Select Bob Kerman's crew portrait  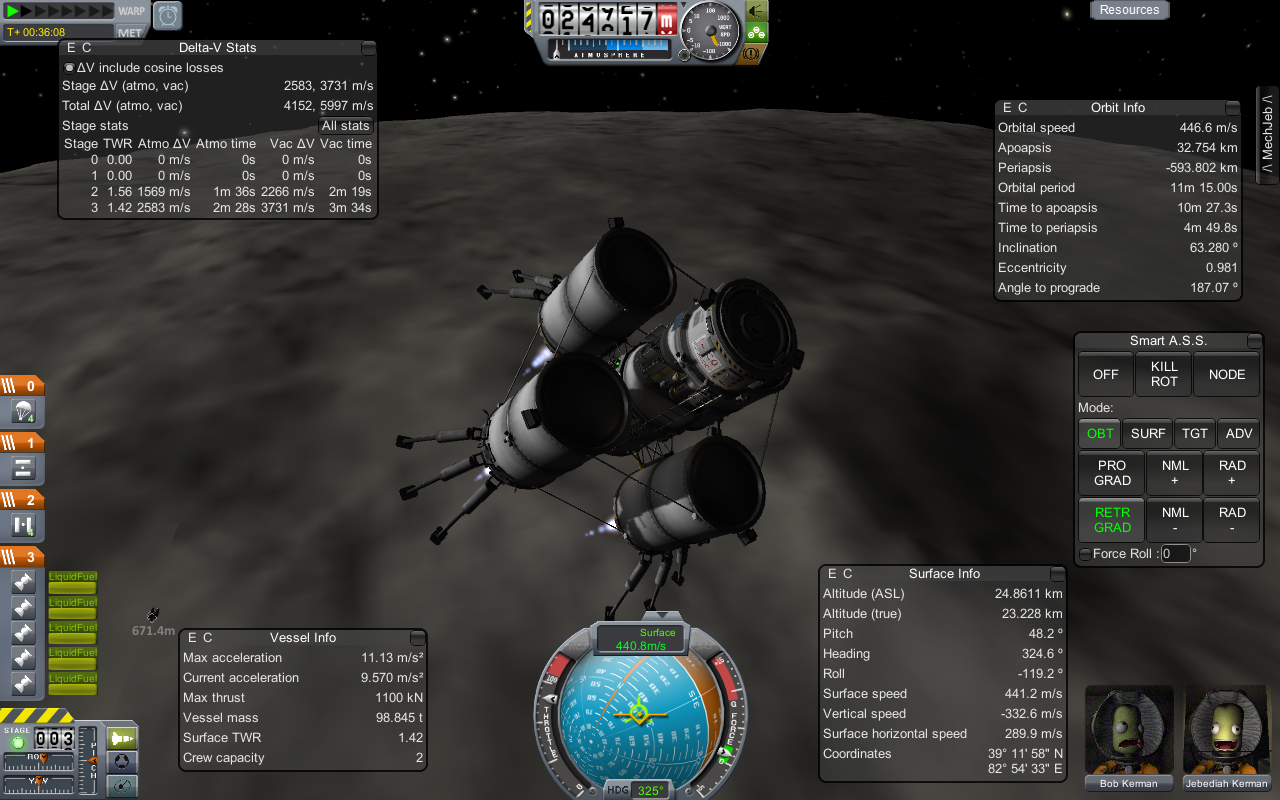pyautogui.click(x=1129, y=731)
